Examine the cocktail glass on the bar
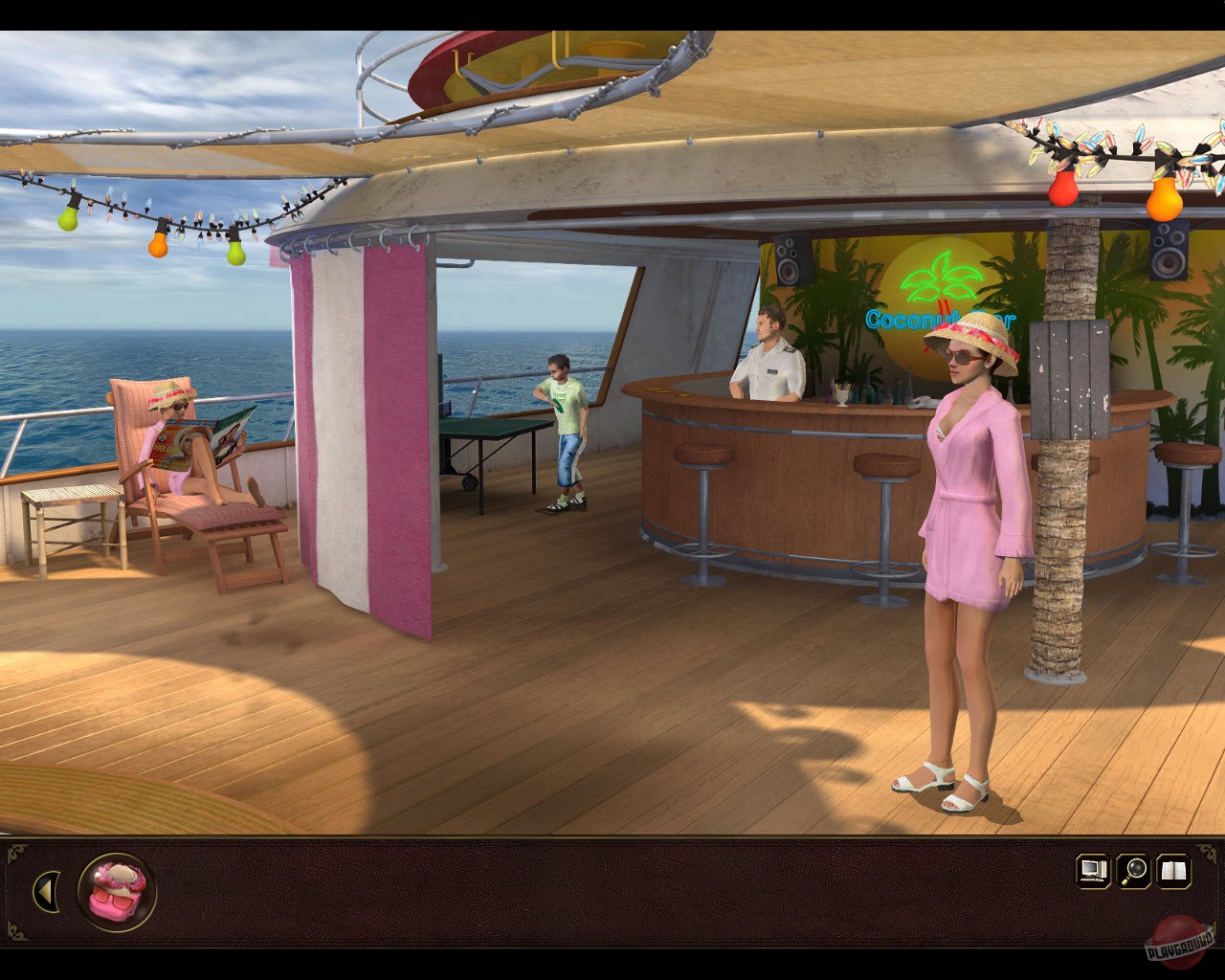1225x980 pixels. pyautogui.click(x=841, y=394)
